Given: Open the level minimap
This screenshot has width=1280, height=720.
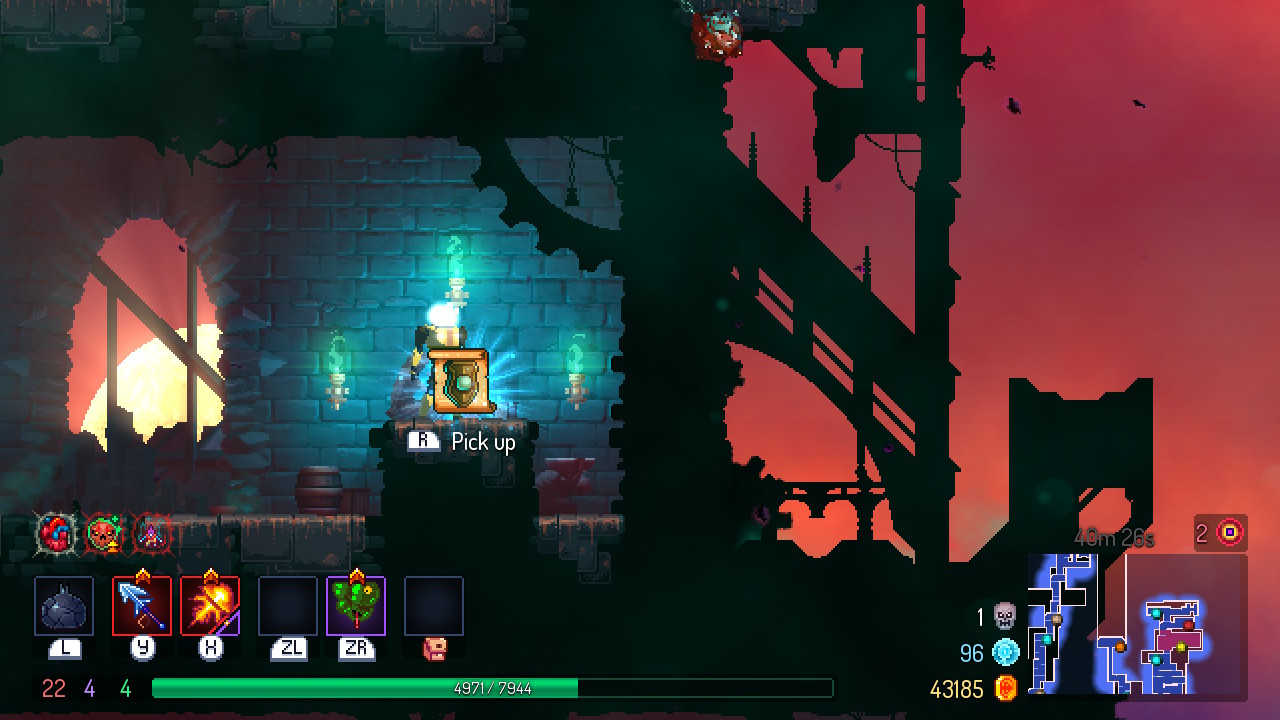Looking at the screenshot, I should [1137, 624].
